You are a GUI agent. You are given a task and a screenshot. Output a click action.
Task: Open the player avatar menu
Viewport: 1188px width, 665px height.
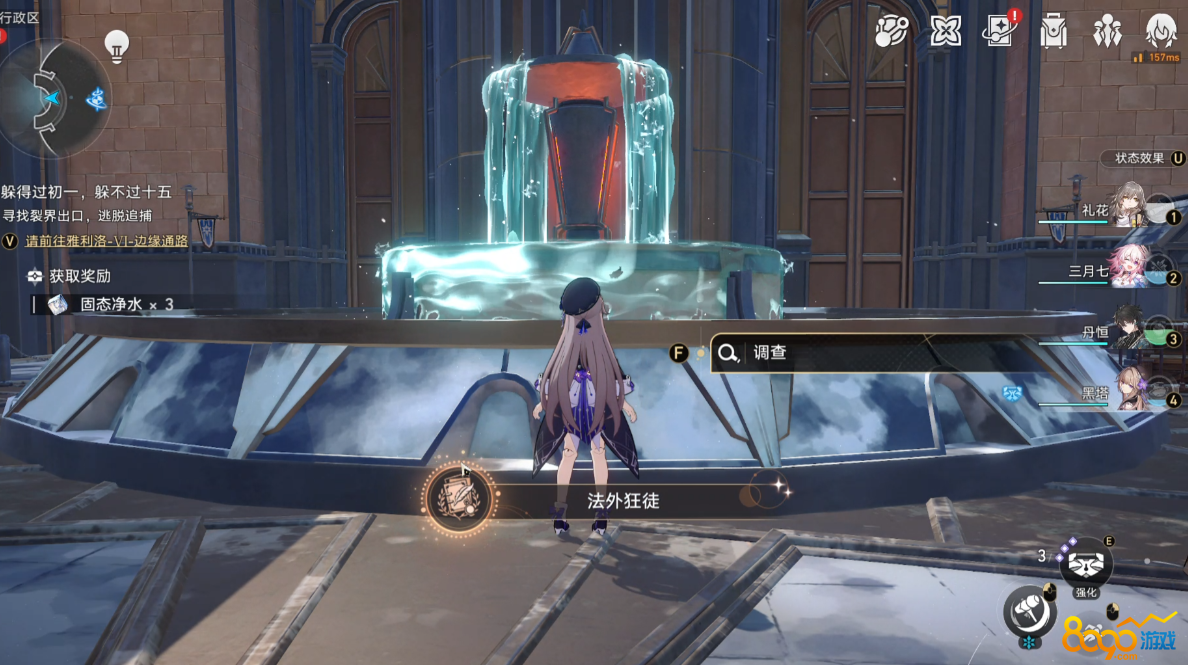1161,32
